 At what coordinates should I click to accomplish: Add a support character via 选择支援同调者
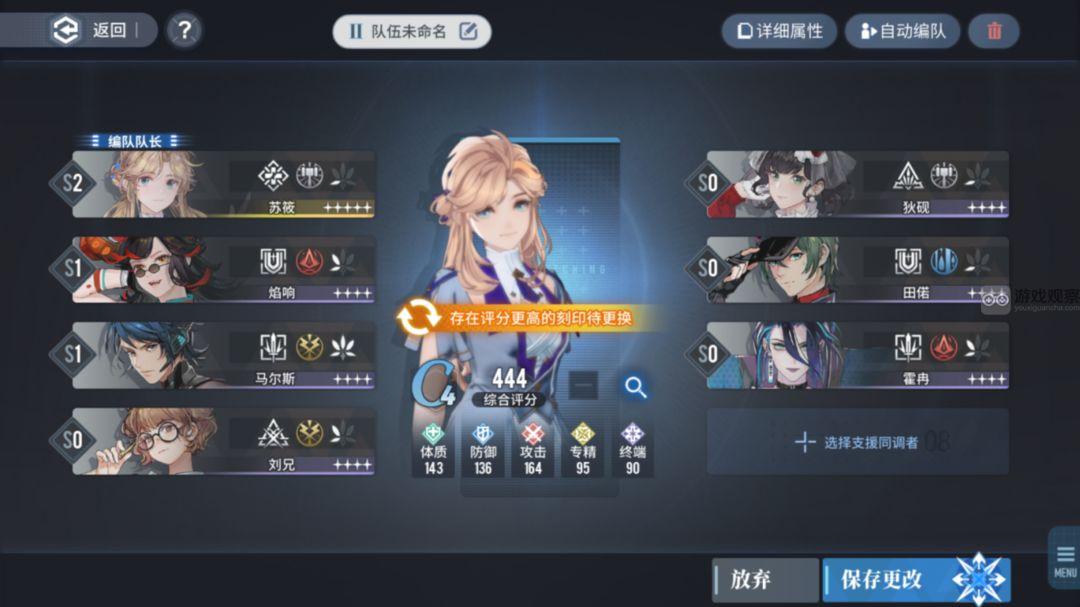click(x=857, y=441)
